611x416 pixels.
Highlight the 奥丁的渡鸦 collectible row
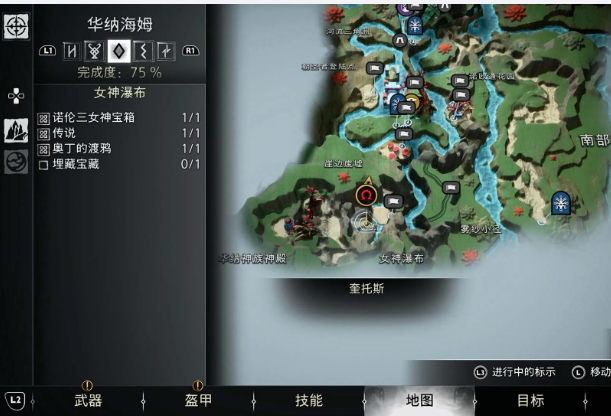[119, 148]
